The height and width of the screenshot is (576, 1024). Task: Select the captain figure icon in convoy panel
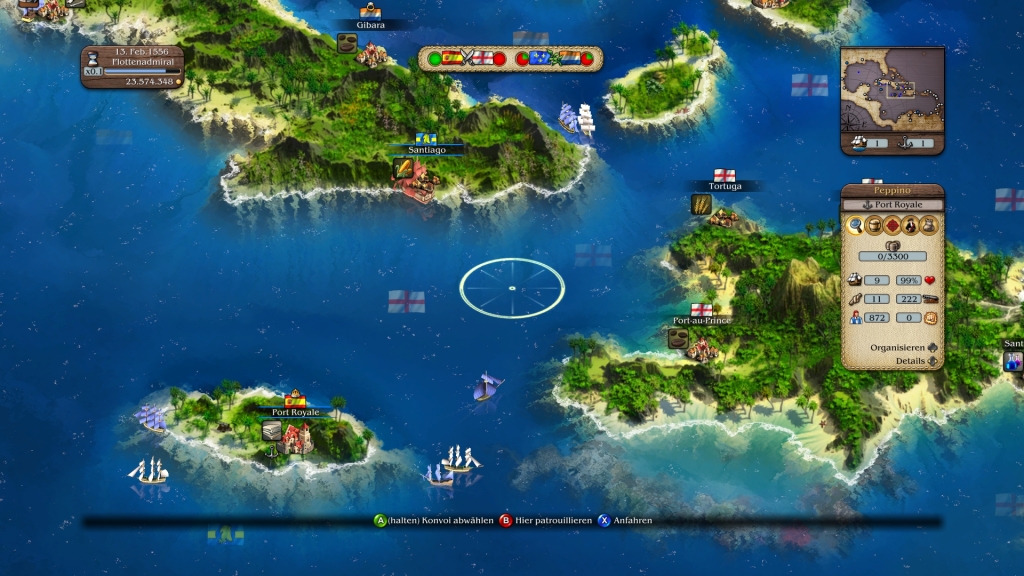click(x=910, y=226)
